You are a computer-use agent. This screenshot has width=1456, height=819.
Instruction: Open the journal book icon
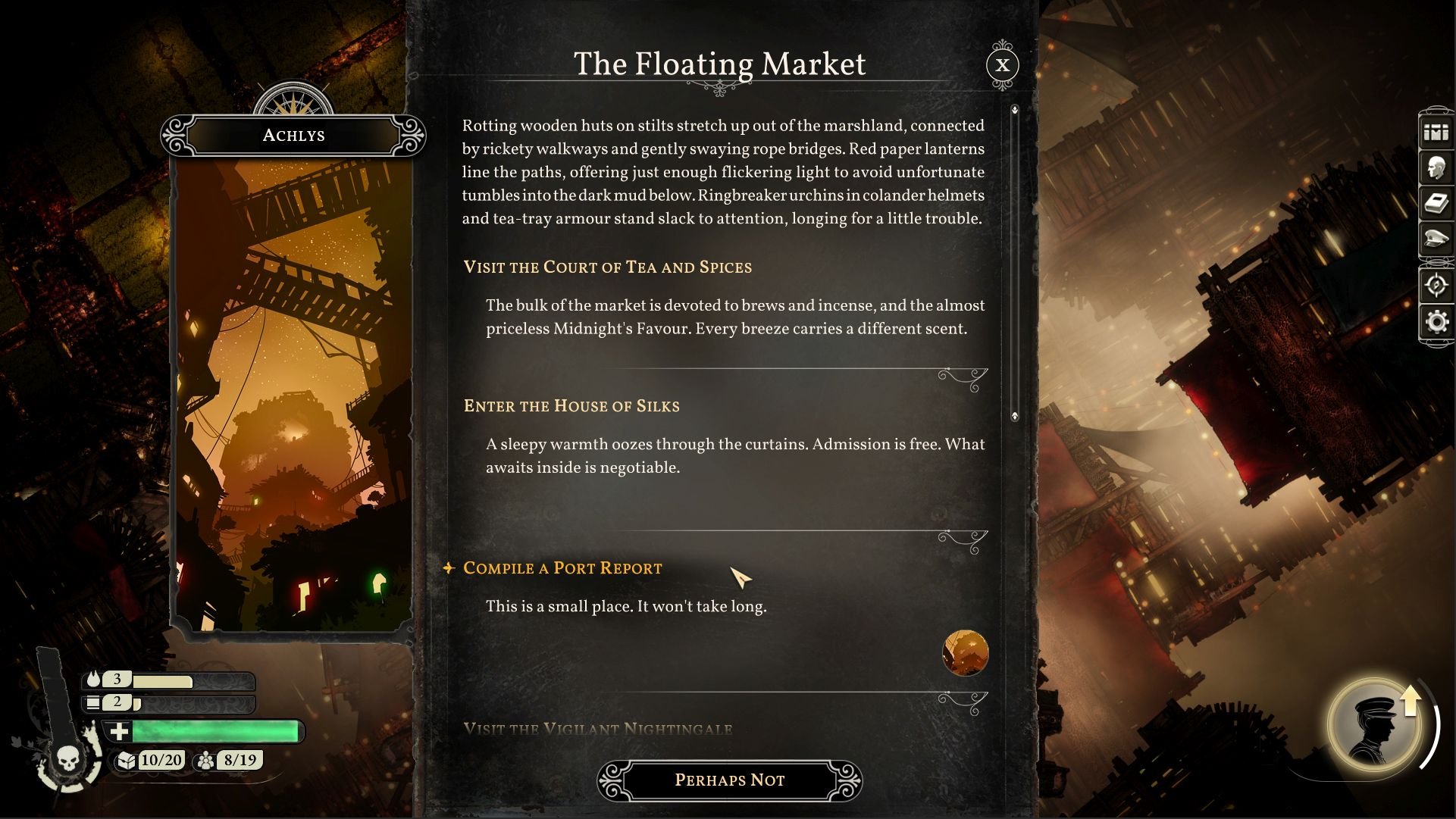tap(1436, 202)
